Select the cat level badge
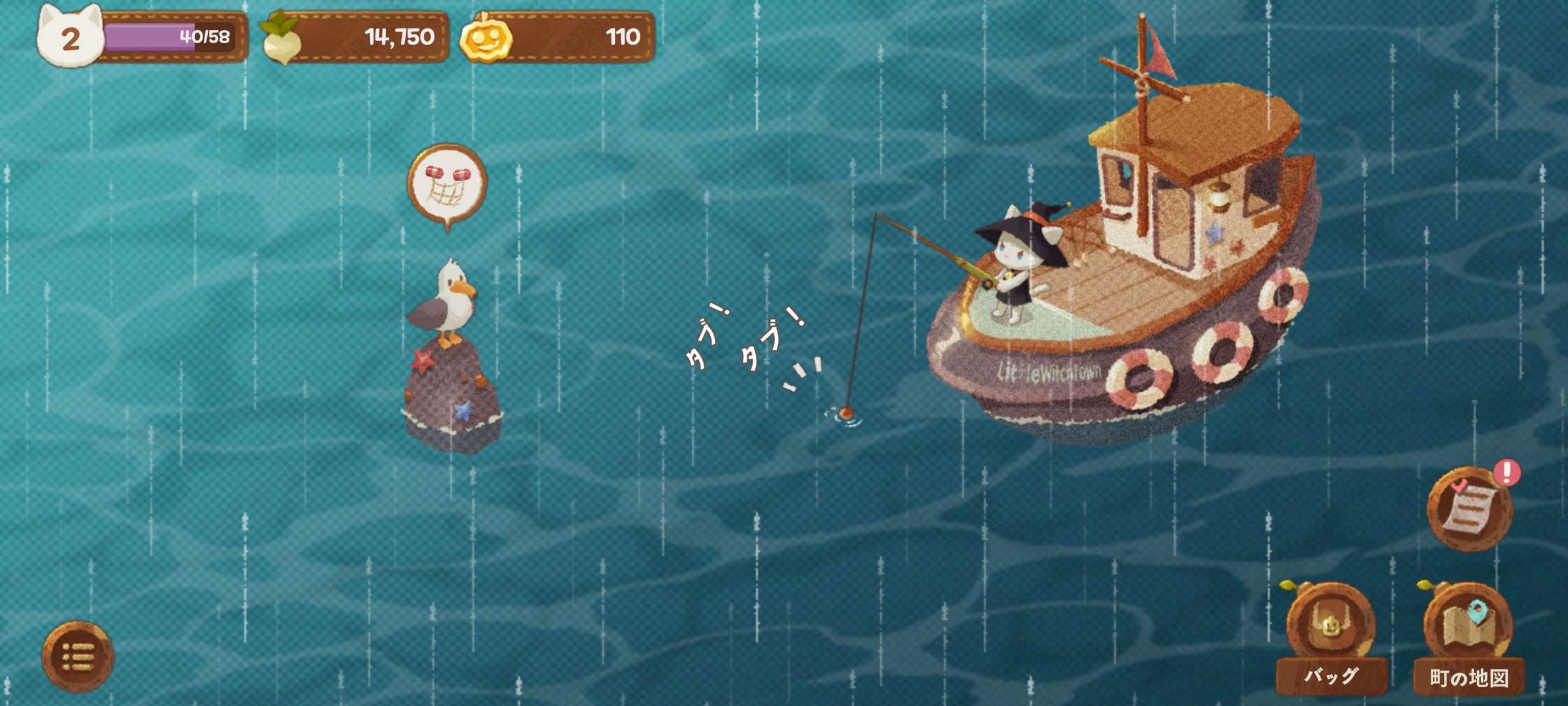Image resolution: width=1568 pixels, height=706 pixels. (70, 38)
